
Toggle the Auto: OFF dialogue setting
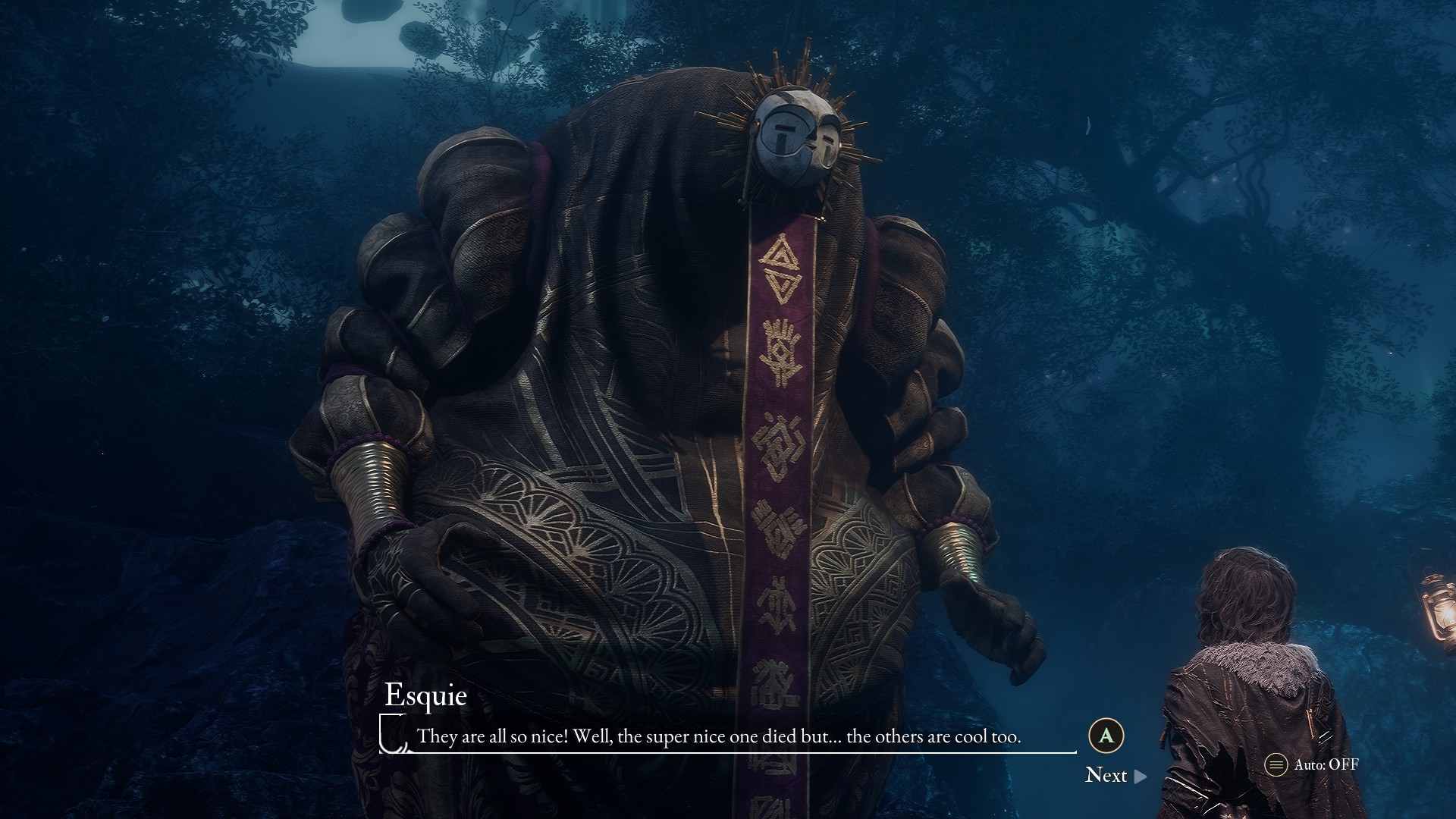click(x=1312, y=764)
